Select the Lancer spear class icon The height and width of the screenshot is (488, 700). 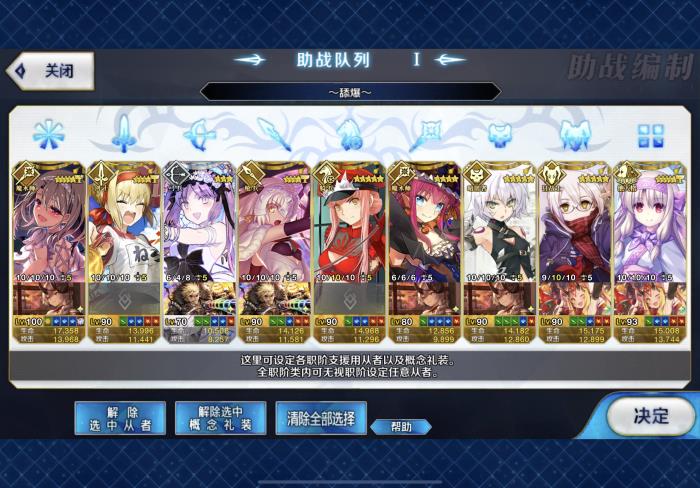(272, 134)
